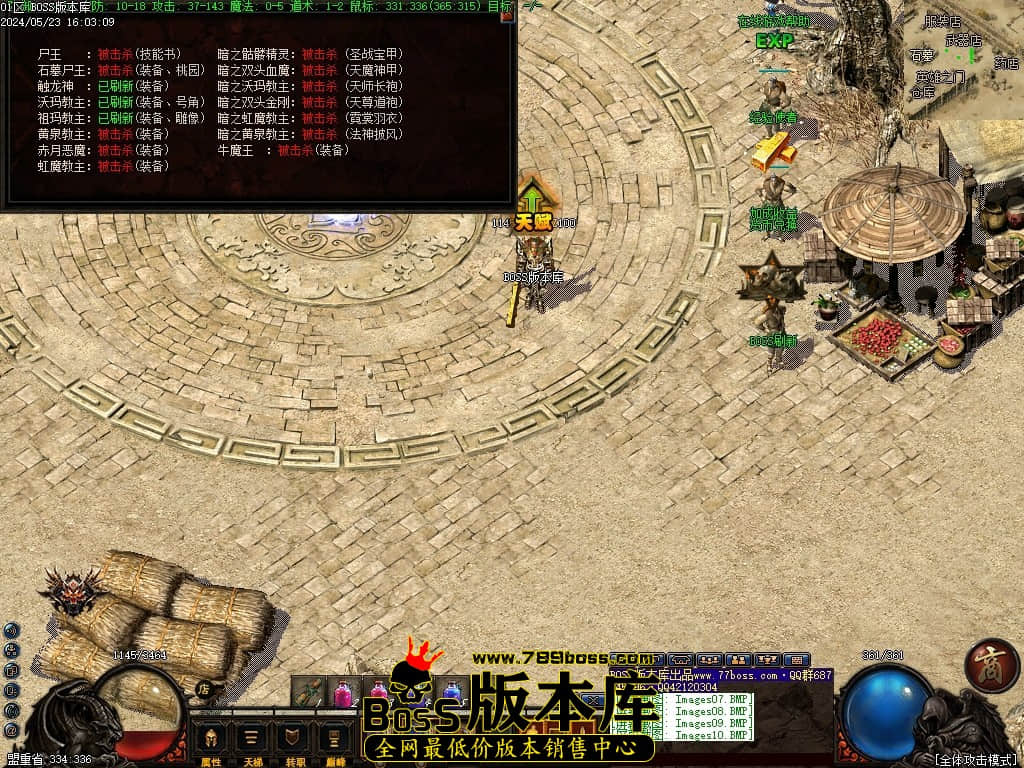Close the boss status panel
The width and height of the screenshot is (1024, 768).
click(506, 15)
